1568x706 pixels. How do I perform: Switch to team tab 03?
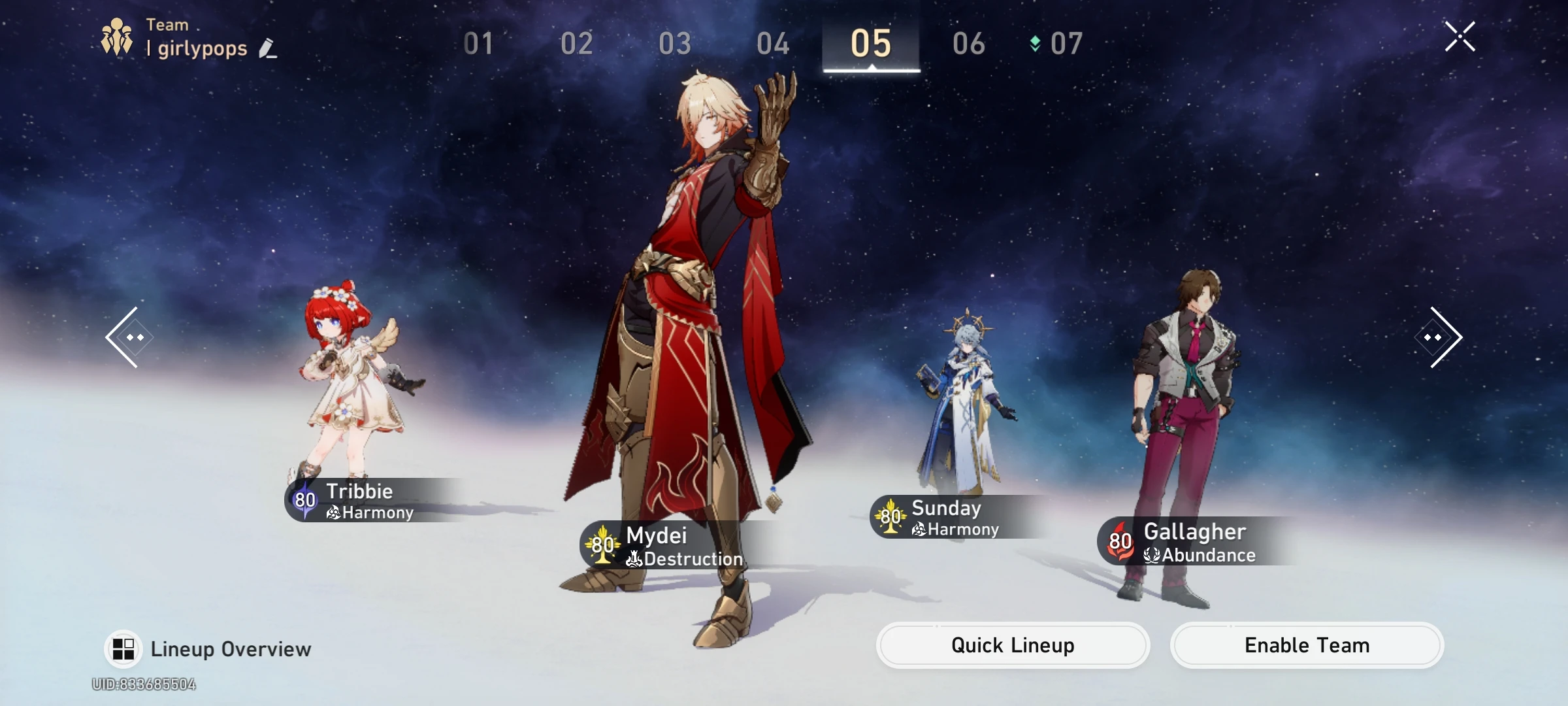[675, 44]
